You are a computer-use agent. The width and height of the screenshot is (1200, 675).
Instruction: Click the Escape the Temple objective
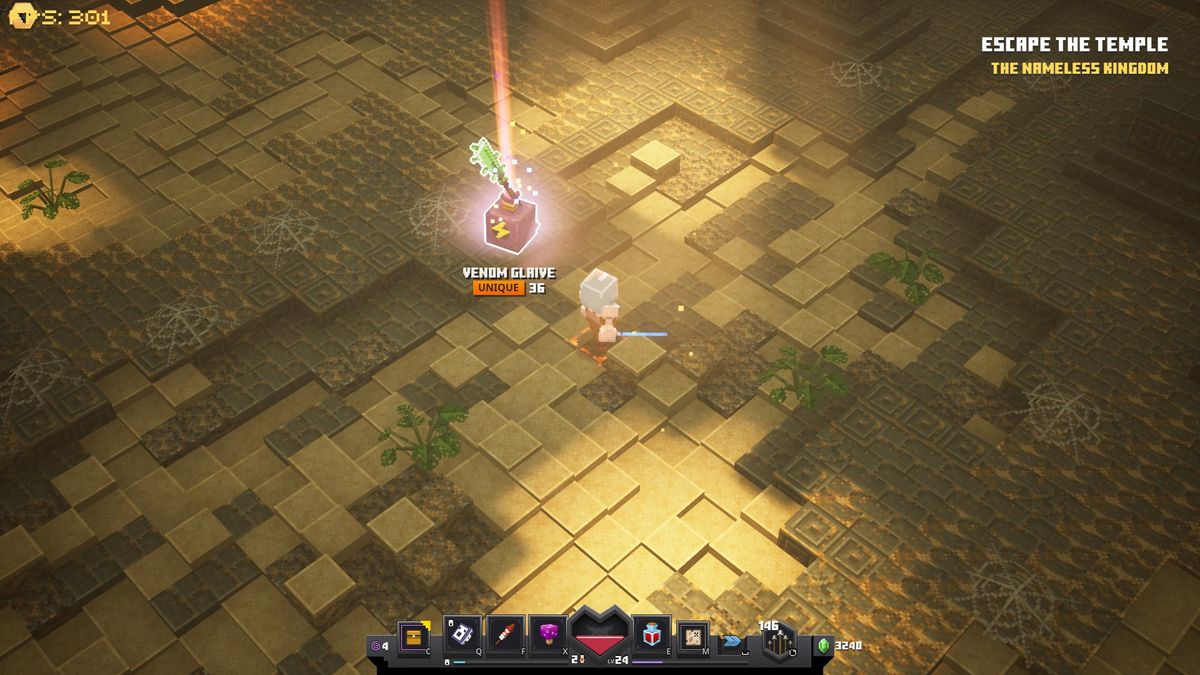pos(1074,45)
